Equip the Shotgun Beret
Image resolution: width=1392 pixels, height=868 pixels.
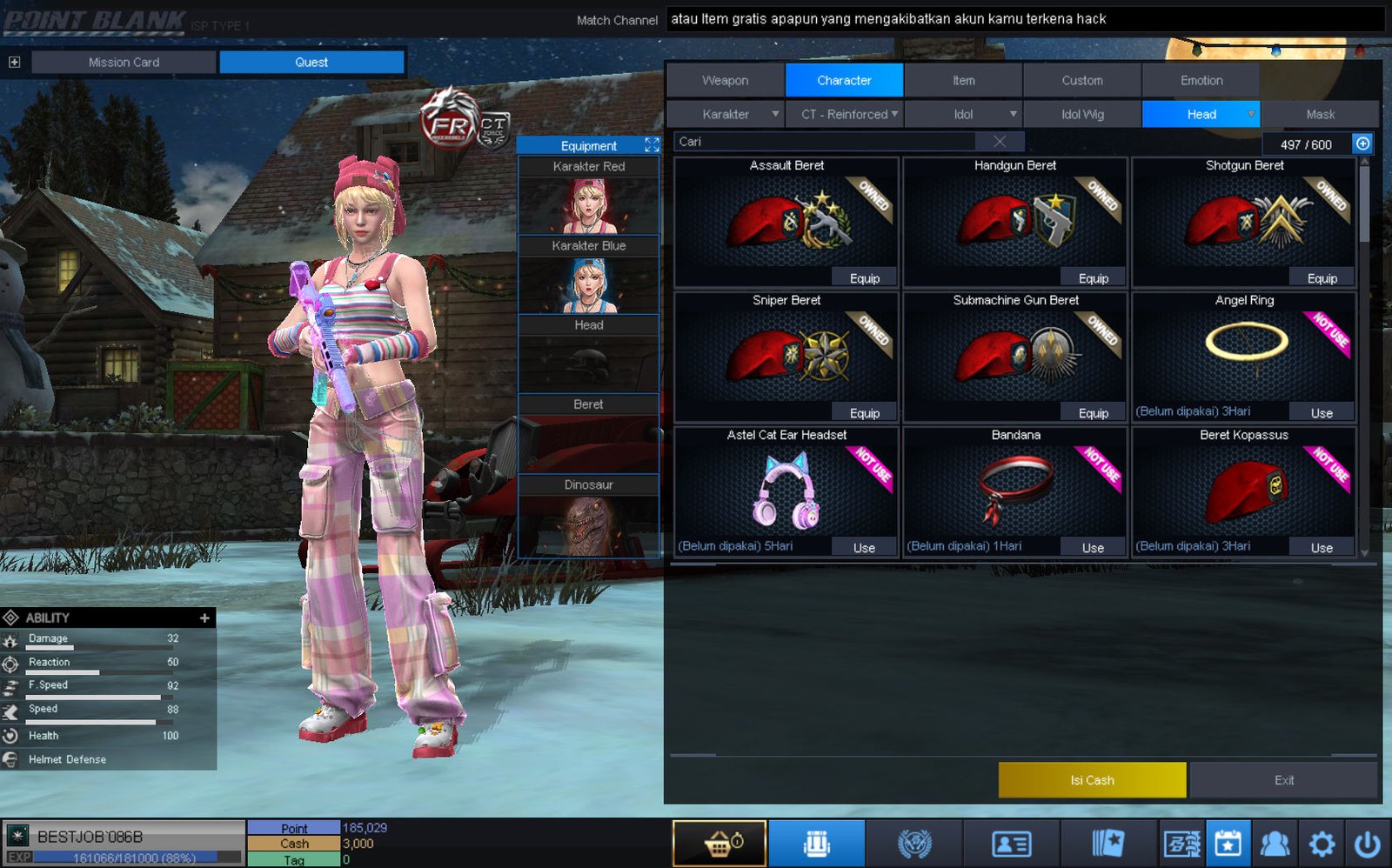1322,278
